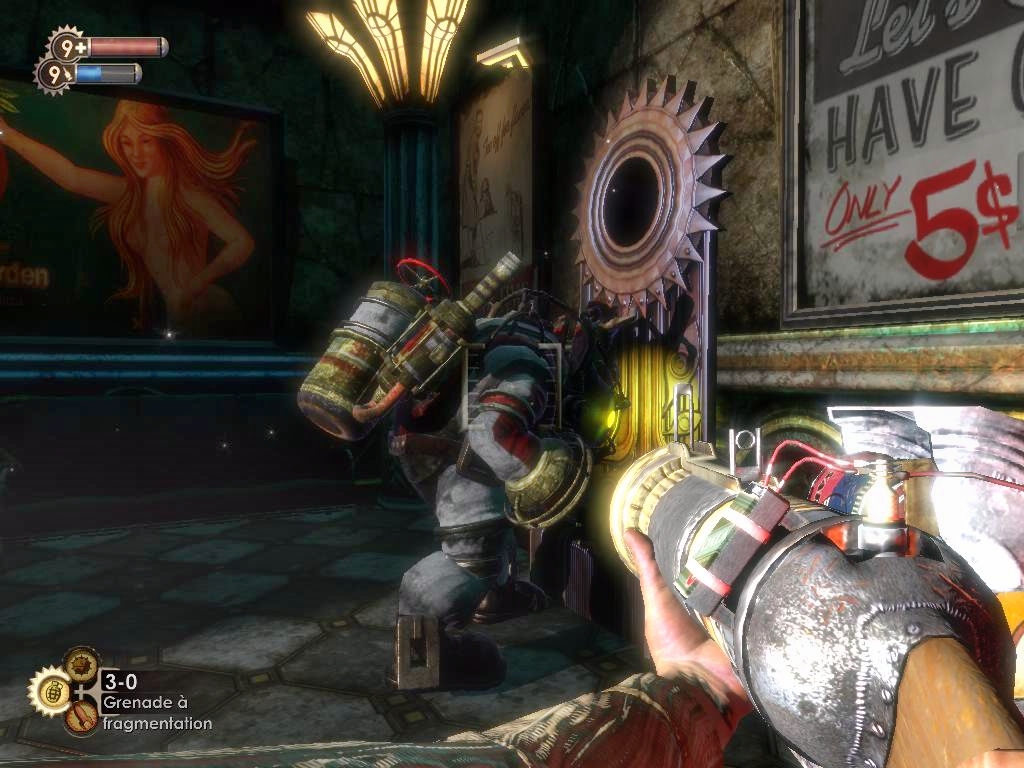Choose the heat-seeking rocket ammo icon
This screenshot has width=1024, height=768.
(81, 717)
